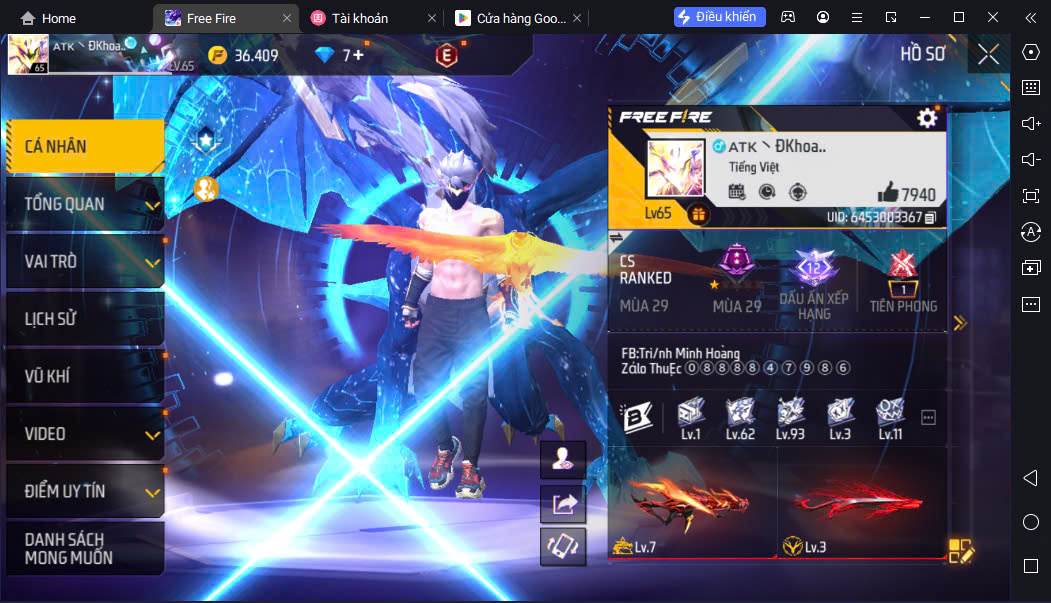Click the share arrow button
This screenshot has height=603, width=1051.
pos(562,504)
